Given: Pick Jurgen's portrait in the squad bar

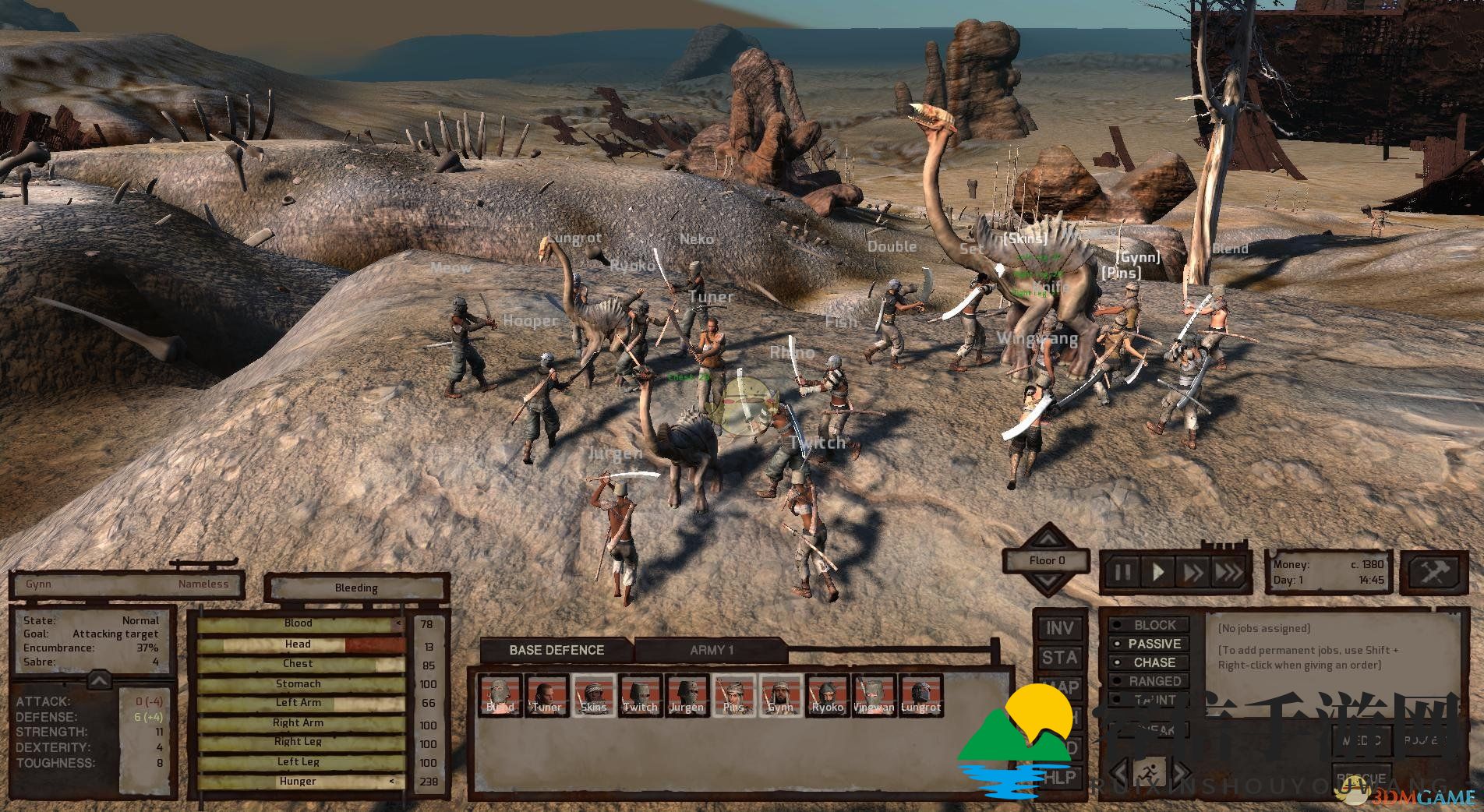Looking at the screenshot, I should click(x=687, y=695).
